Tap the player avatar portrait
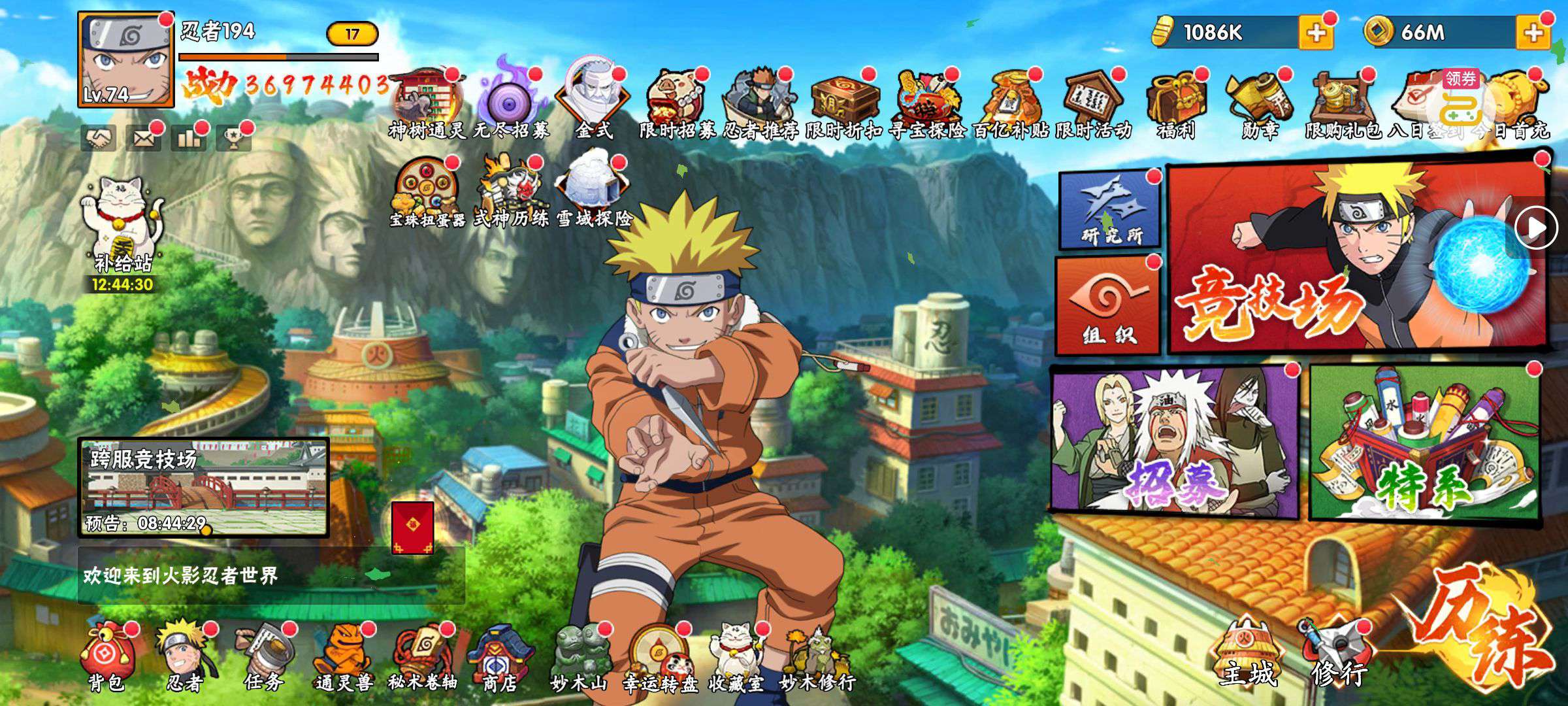The height and width of the screenshot is (706, 1568). click(126, 60)
